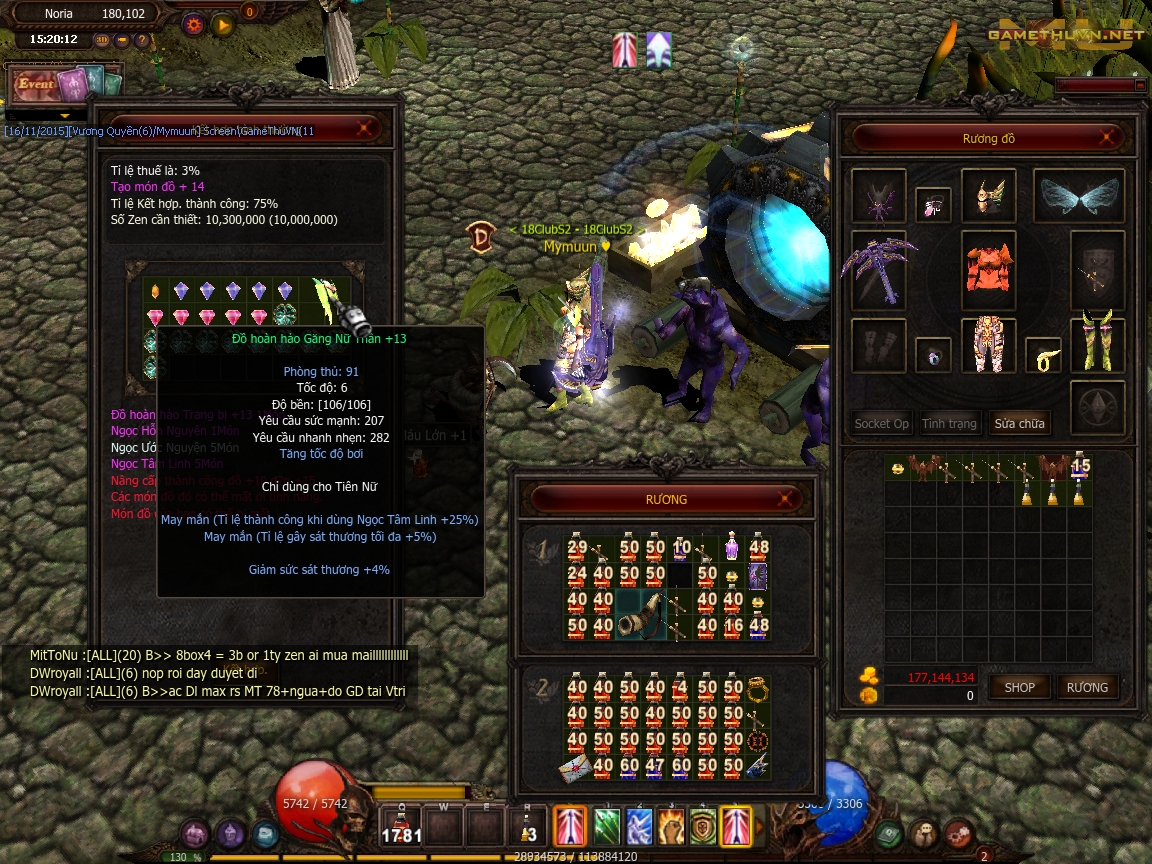This screenshot has height=864, width=1152.
Task: Close the Rương đồ inventory panel
Action: click(x=1108, y=138)
